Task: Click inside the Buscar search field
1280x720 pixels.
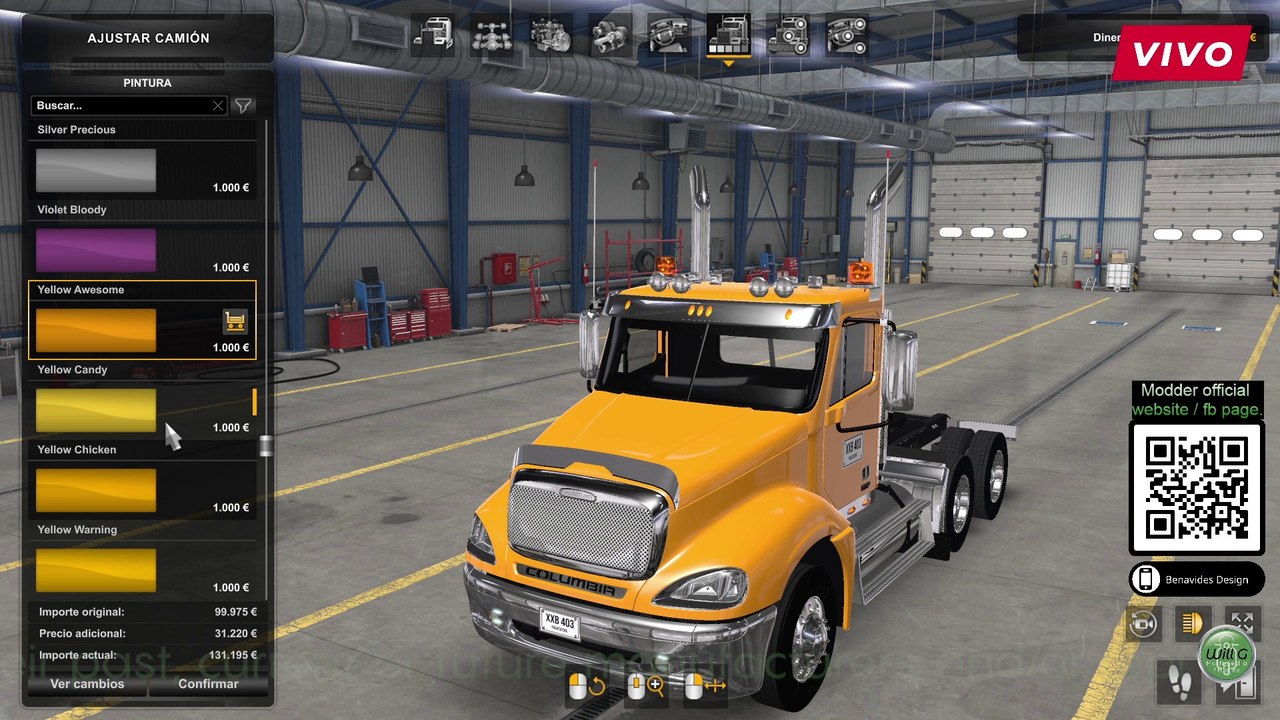Action: 120,105
